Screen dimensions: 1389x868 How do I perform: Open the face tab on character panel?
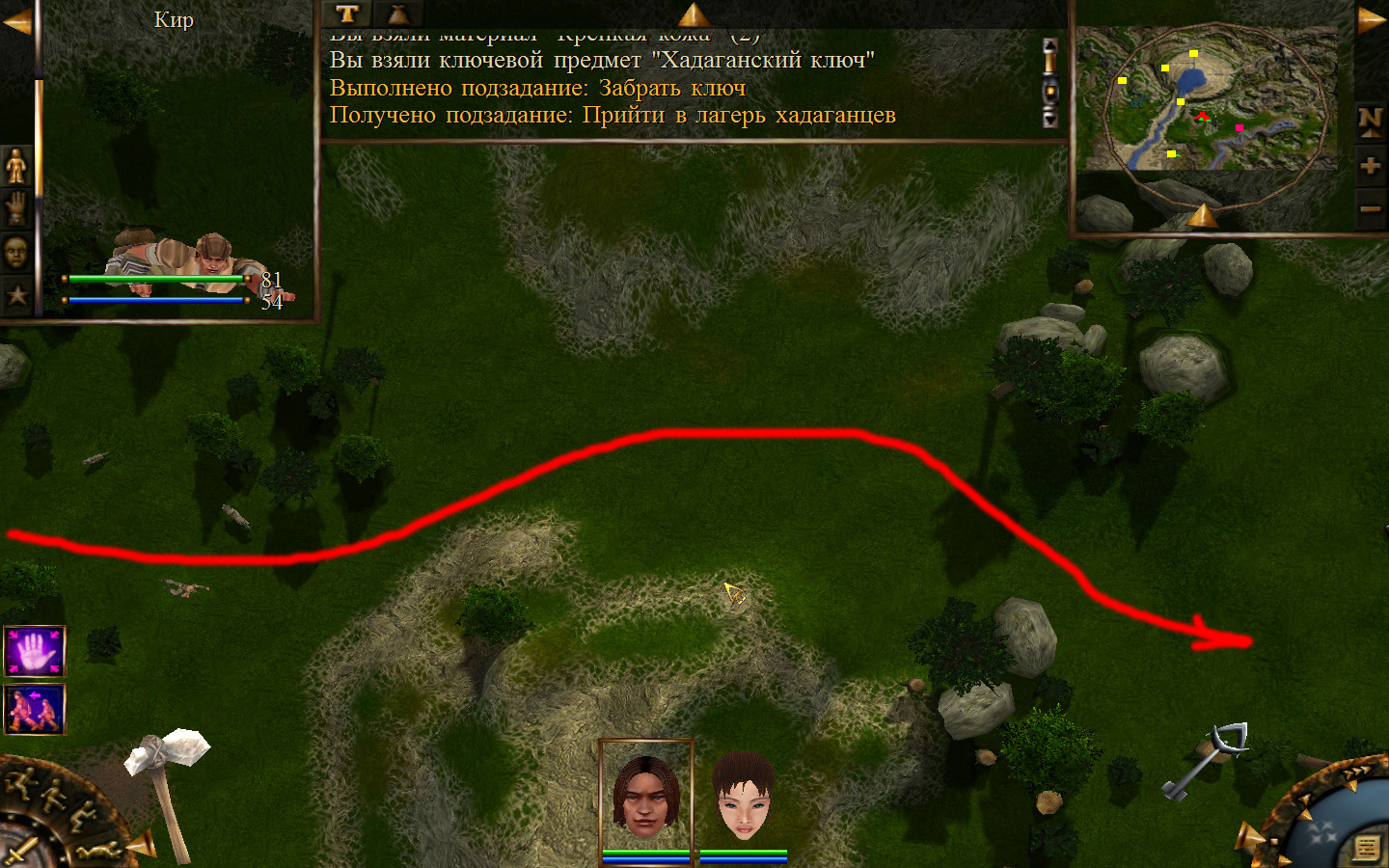pos(16,253)
